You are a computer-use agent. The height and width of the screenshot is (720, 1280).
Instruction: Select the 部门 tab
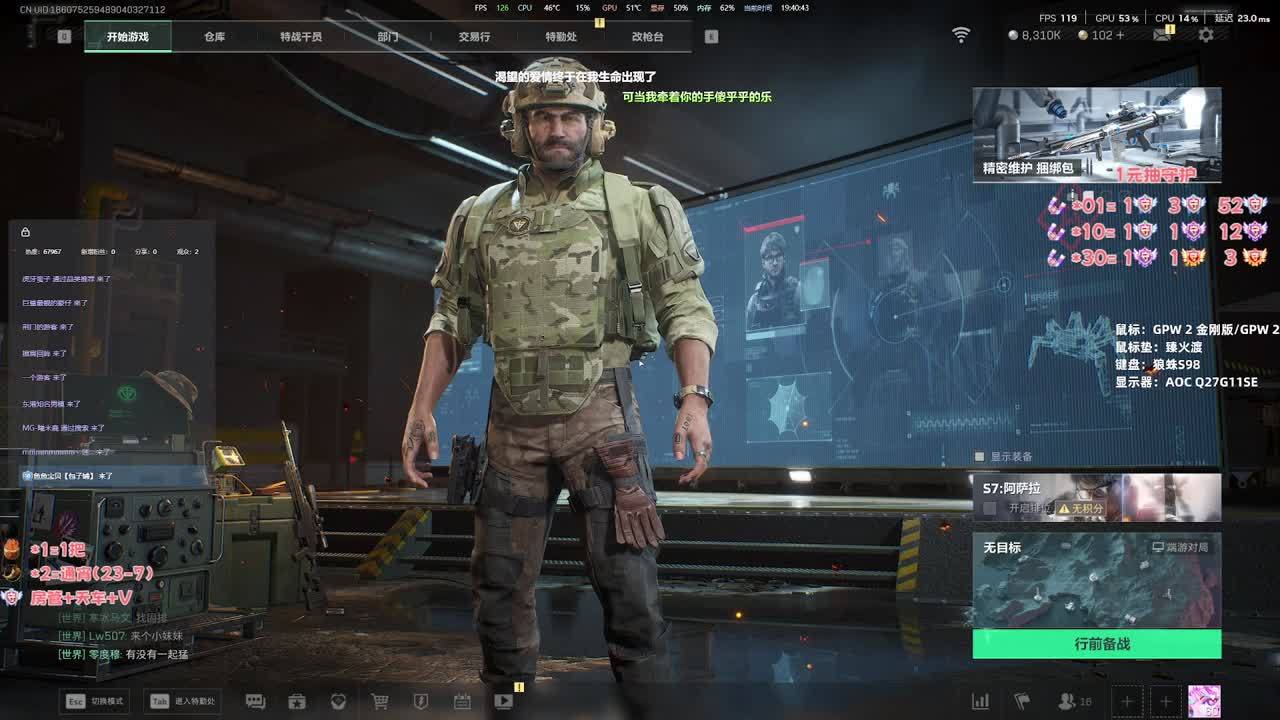388,37
